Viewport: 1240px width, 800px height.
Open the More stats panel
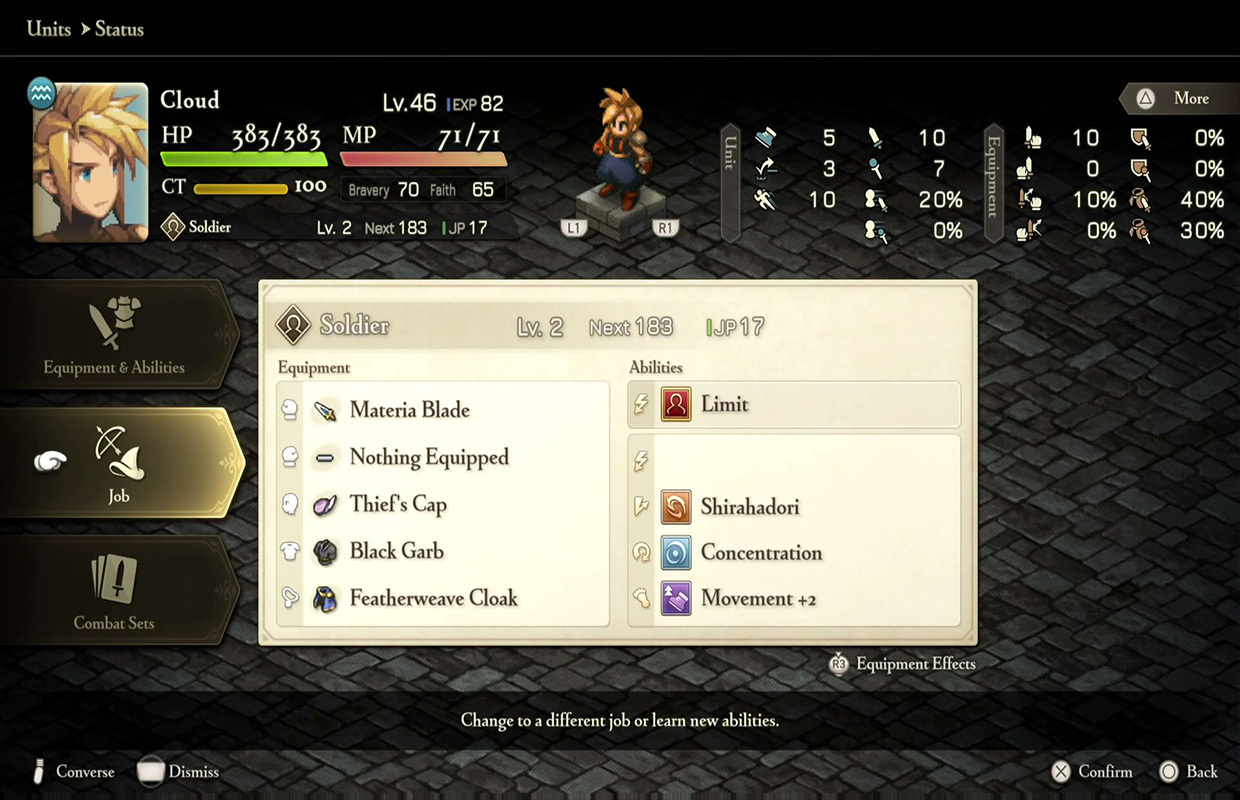pyautogui.click(x=1178, y=98)
